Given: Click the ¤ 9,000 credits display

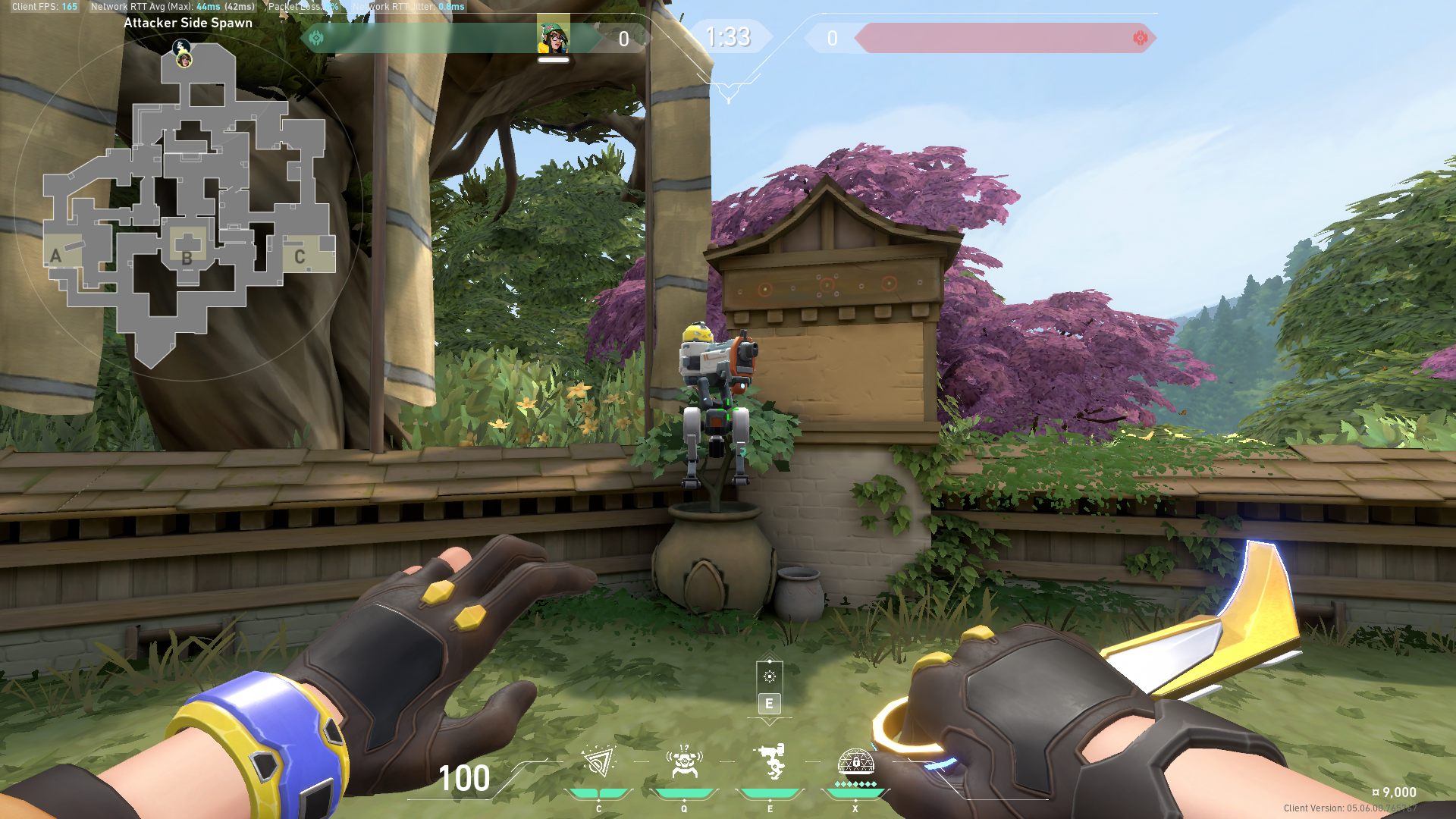Looking at the screenshot, I should [1395, 792].
